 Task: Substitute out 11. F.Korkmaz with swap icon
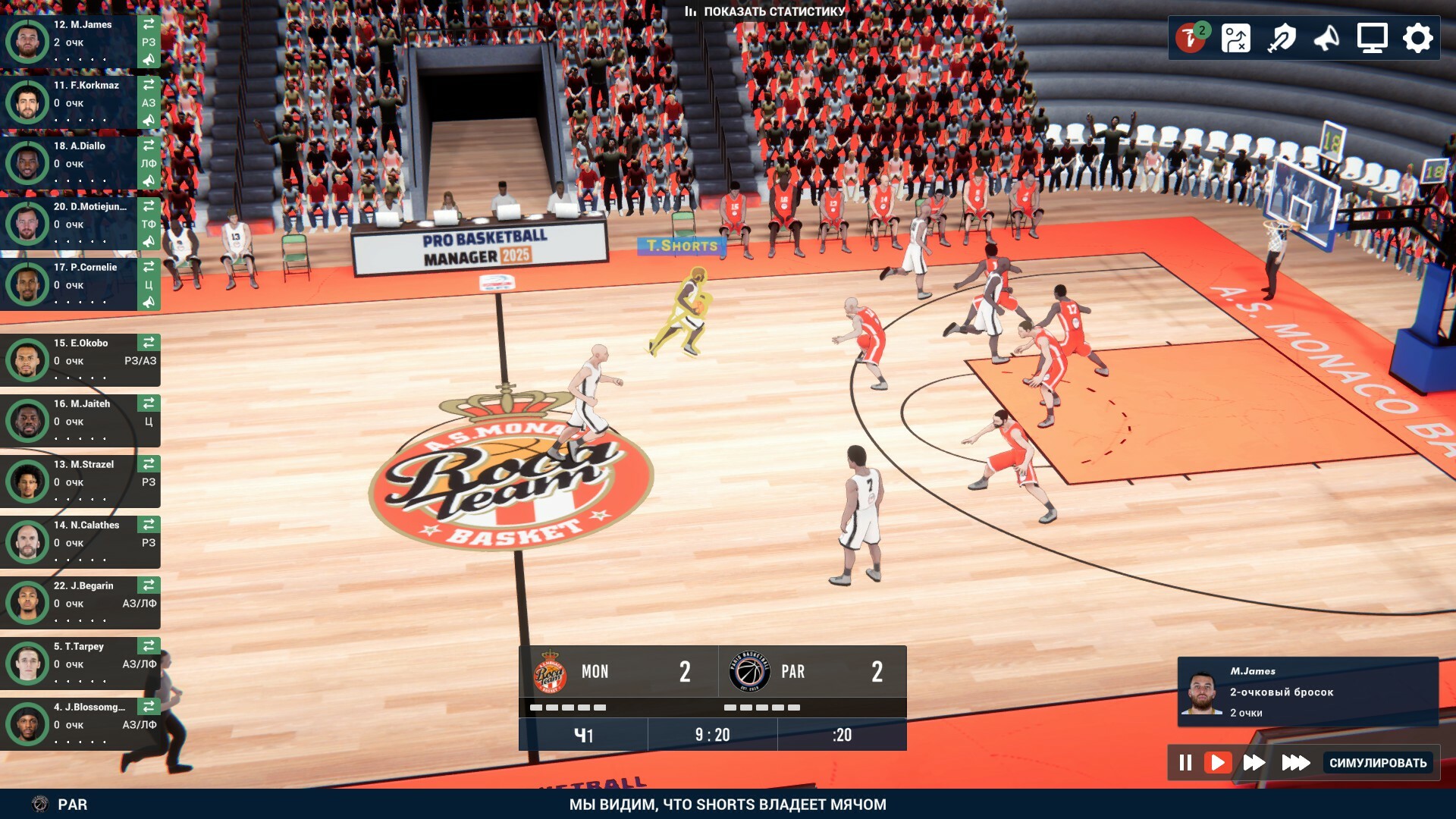149,84
